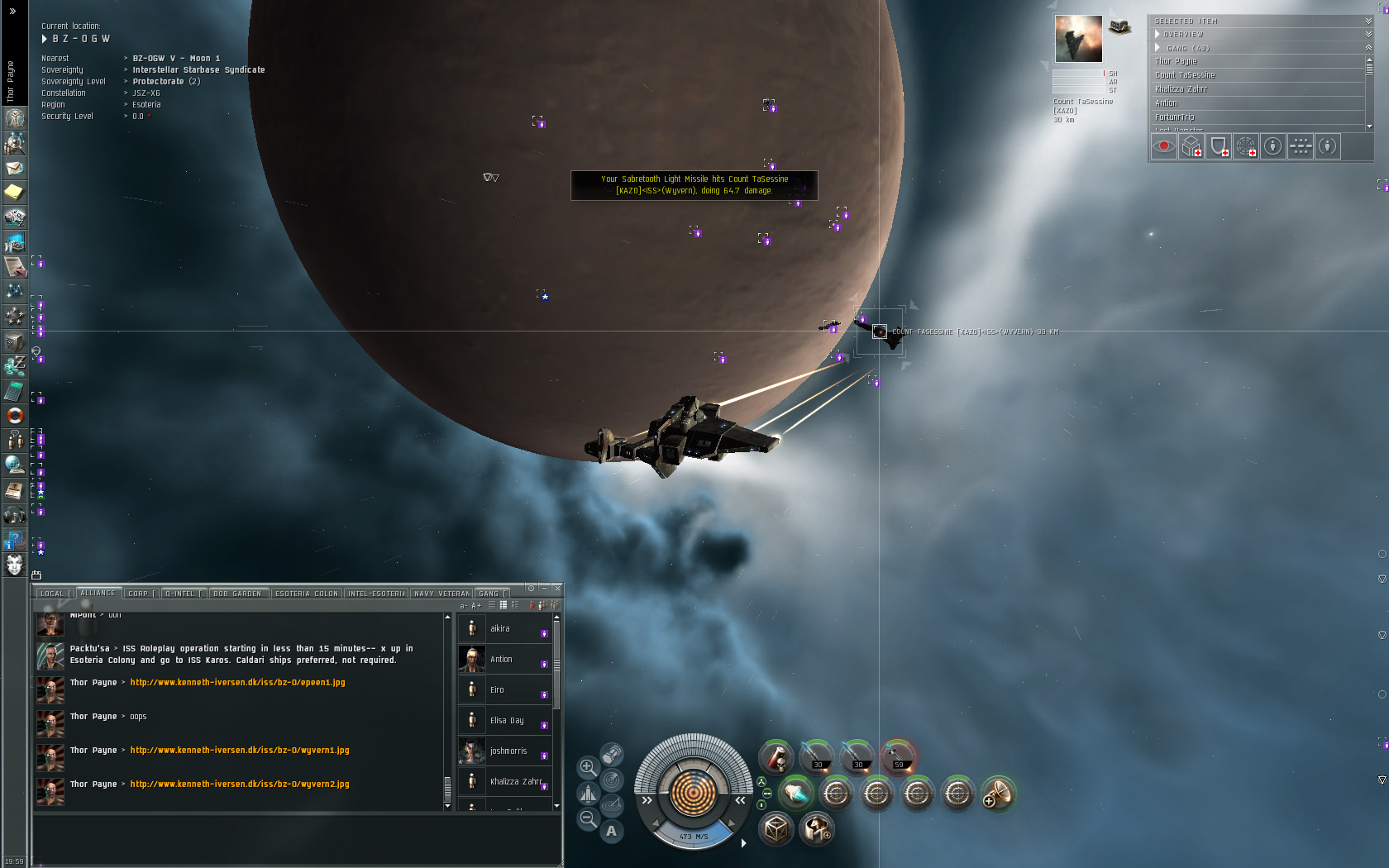This screenshot has width=1389, height=868.
Task: Close the chat window
Action: pyautogui.click(x=557, y=588)
